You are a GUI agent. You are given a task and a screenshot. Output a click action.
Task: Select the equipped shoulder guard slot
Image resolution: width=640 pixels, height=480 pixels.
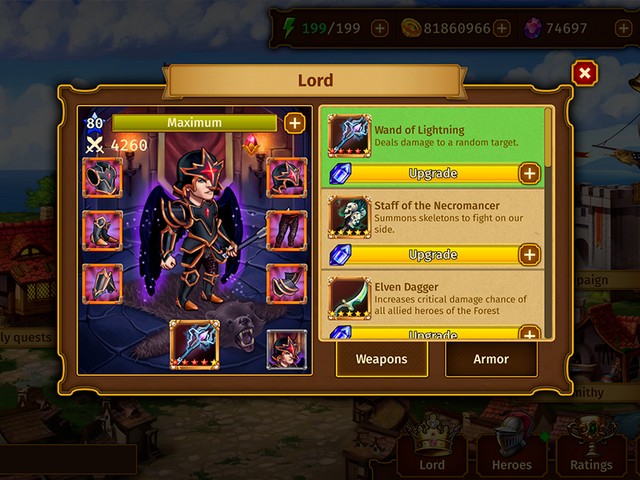tap(287, 284)
